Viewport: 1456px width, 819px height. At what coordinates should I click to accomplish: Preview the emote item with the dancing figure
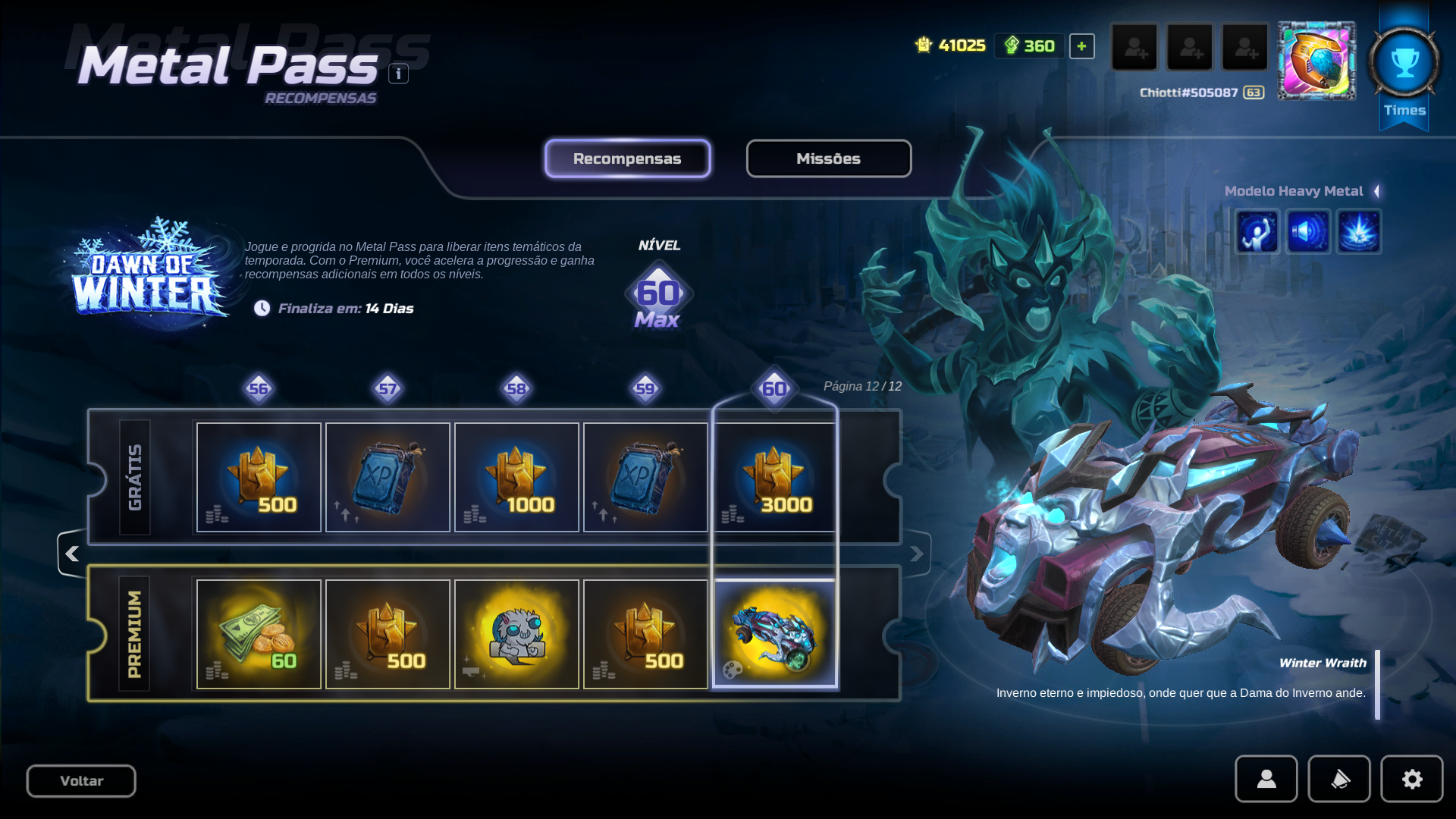(1257, 231)
